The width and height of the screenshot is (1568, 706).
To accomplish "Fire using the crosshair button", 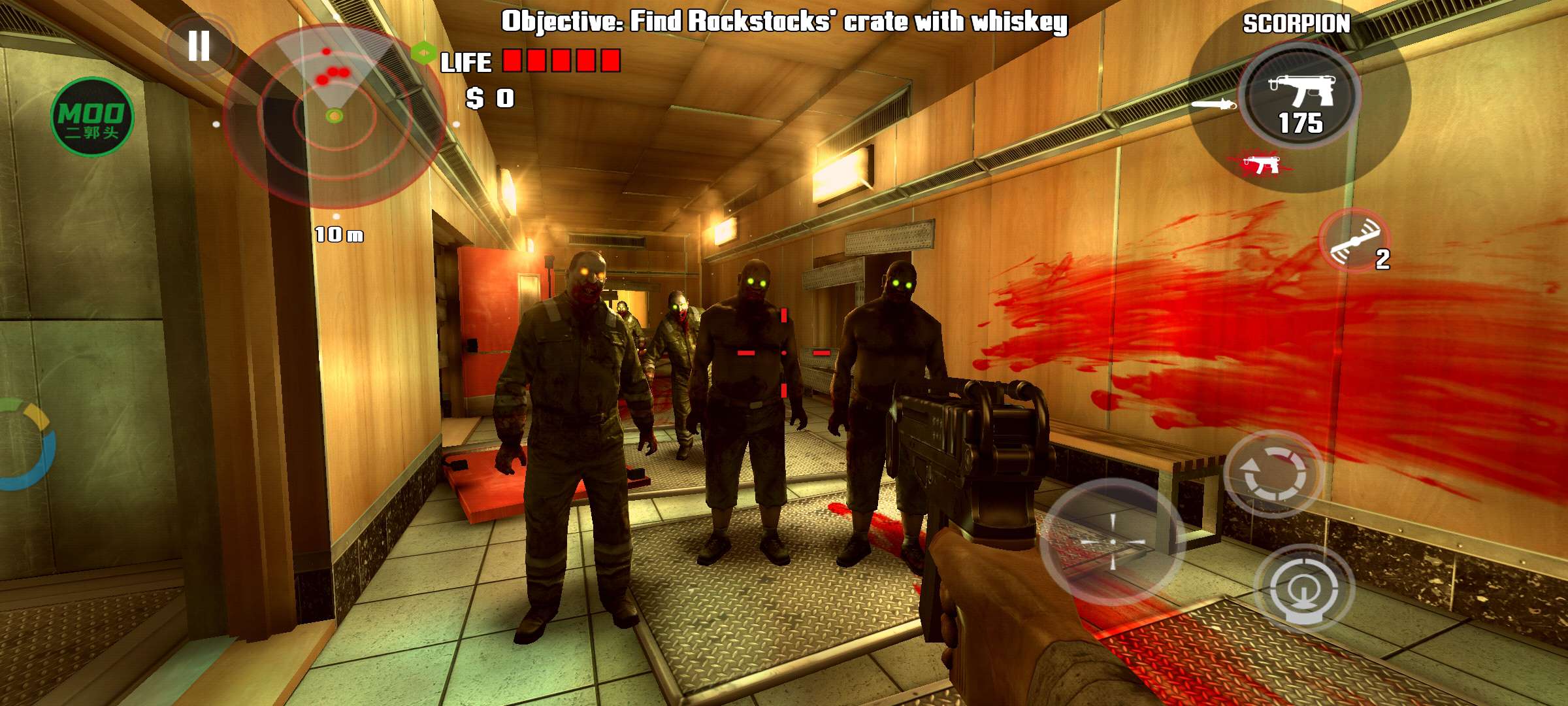I will coord(1113,542).
